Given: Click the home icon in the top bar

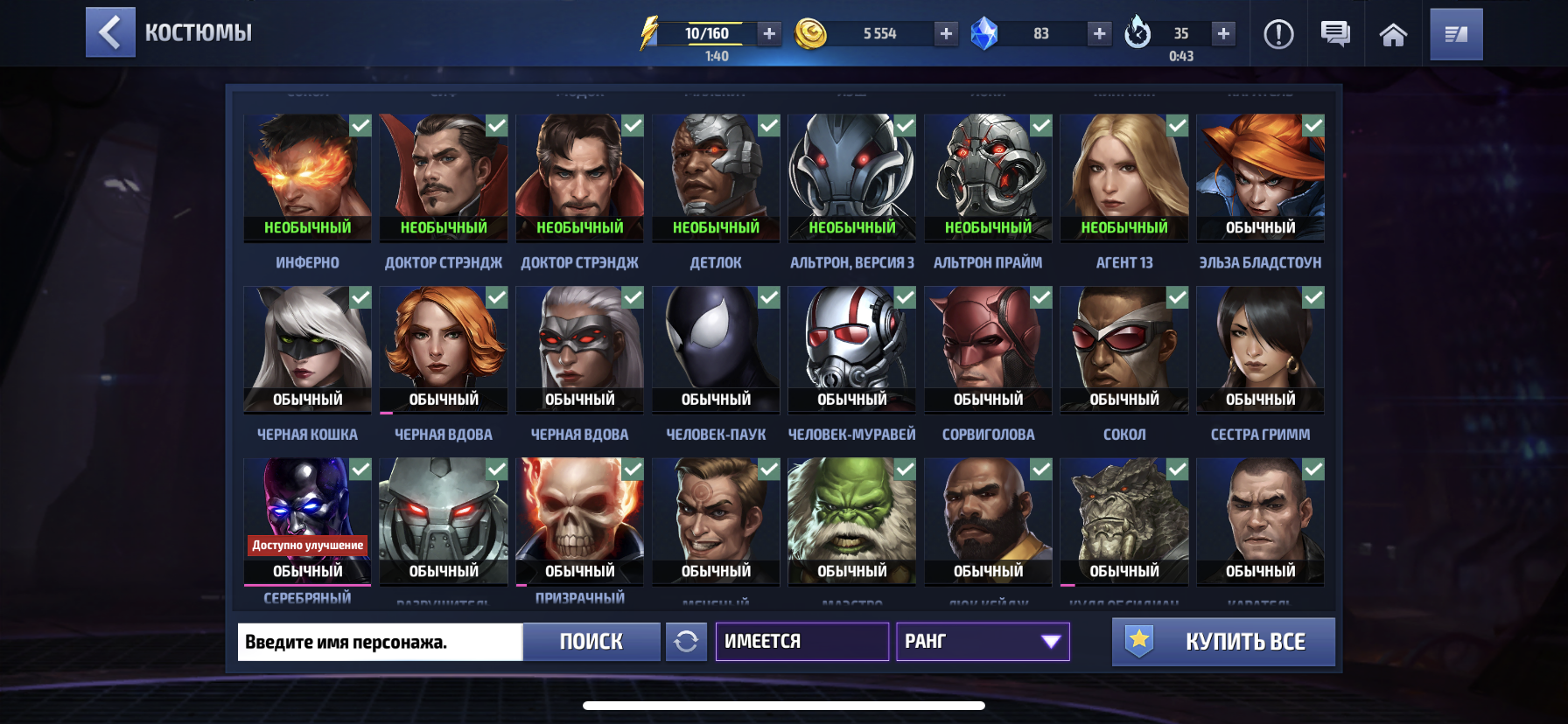Looking at the screenshot, I should pyautogui.click(x=1391, y=33).
